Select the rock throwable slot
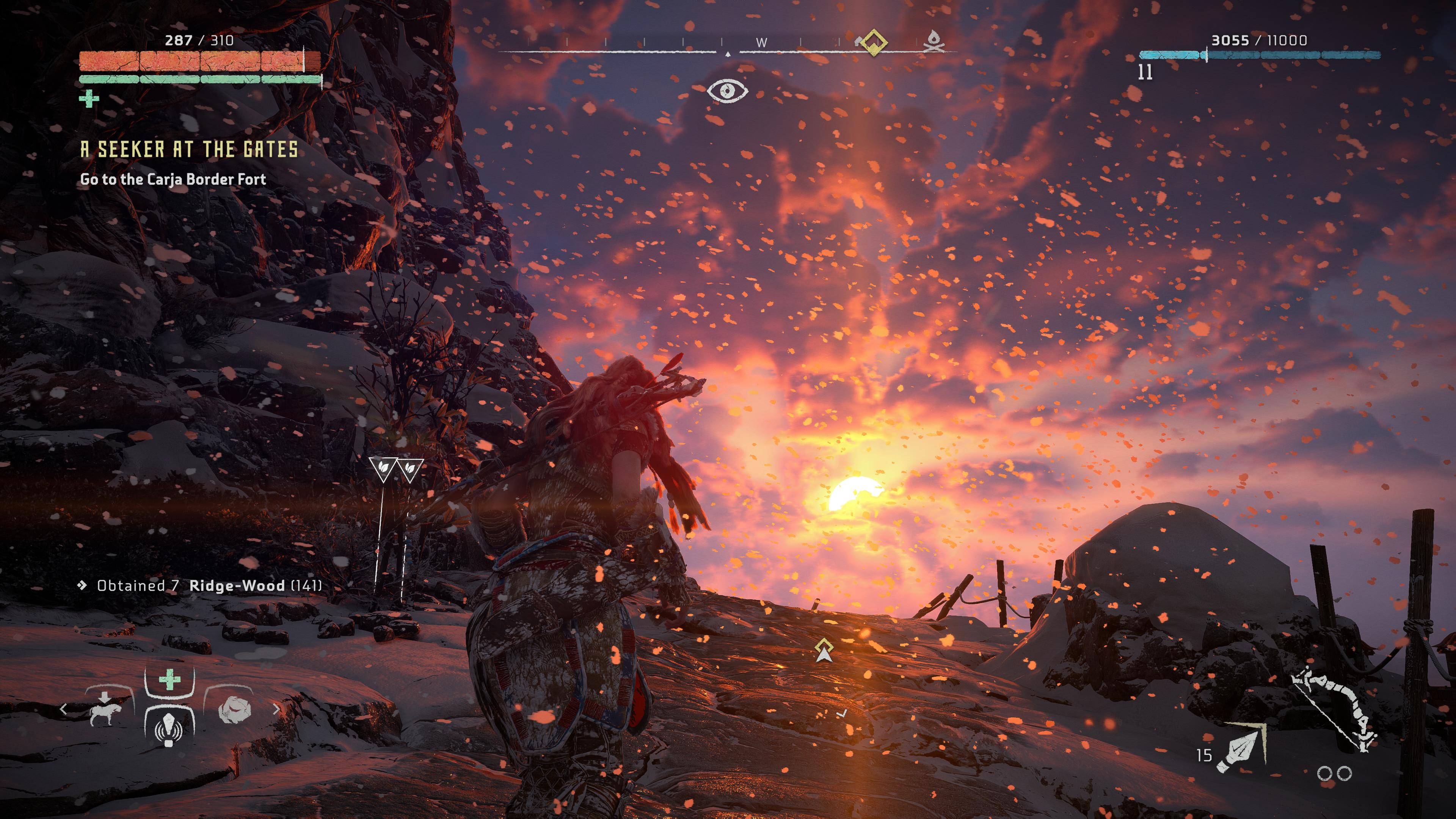Viewport: 1456px width, 819px height. tap(234, 710)
